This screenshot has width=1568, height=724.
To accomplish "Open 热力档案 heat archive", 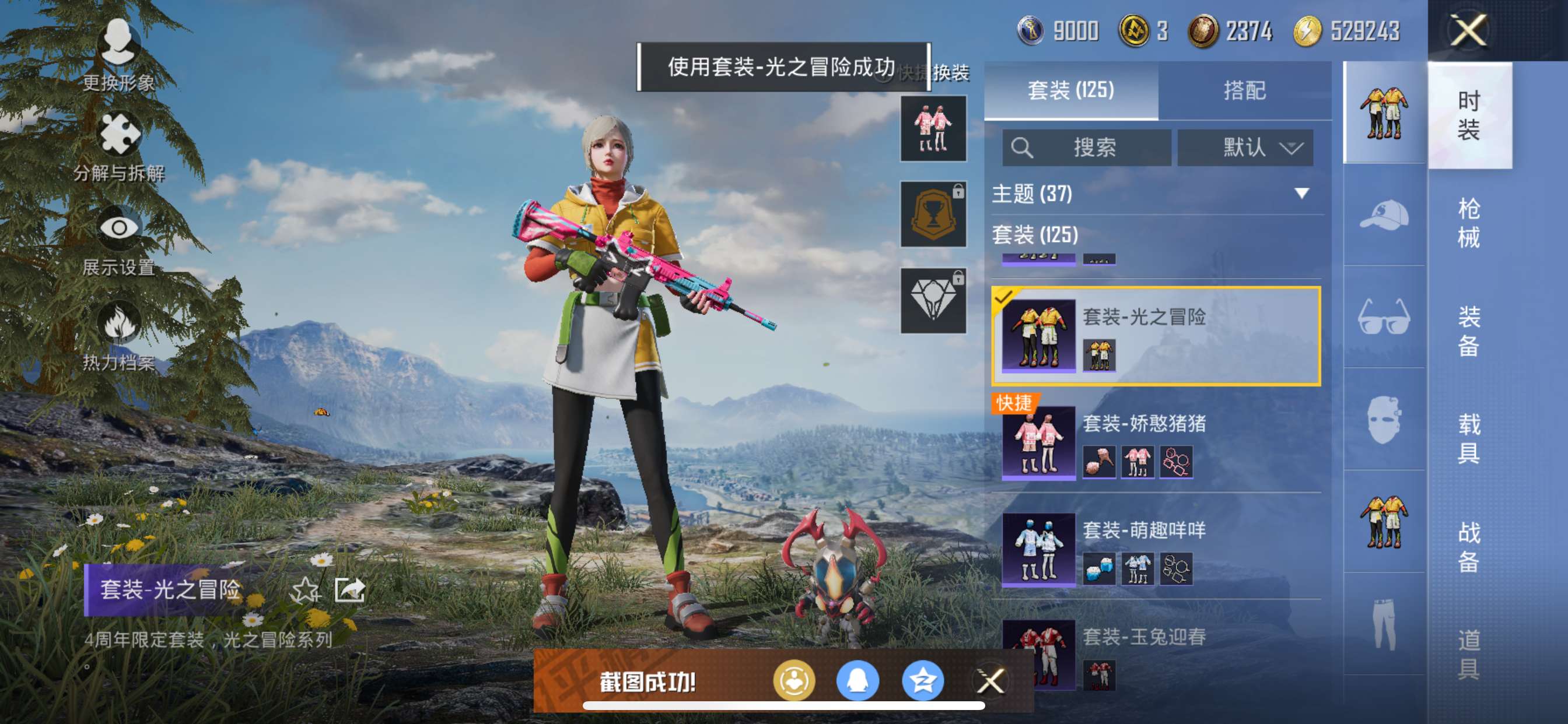I will coord(118,336).
